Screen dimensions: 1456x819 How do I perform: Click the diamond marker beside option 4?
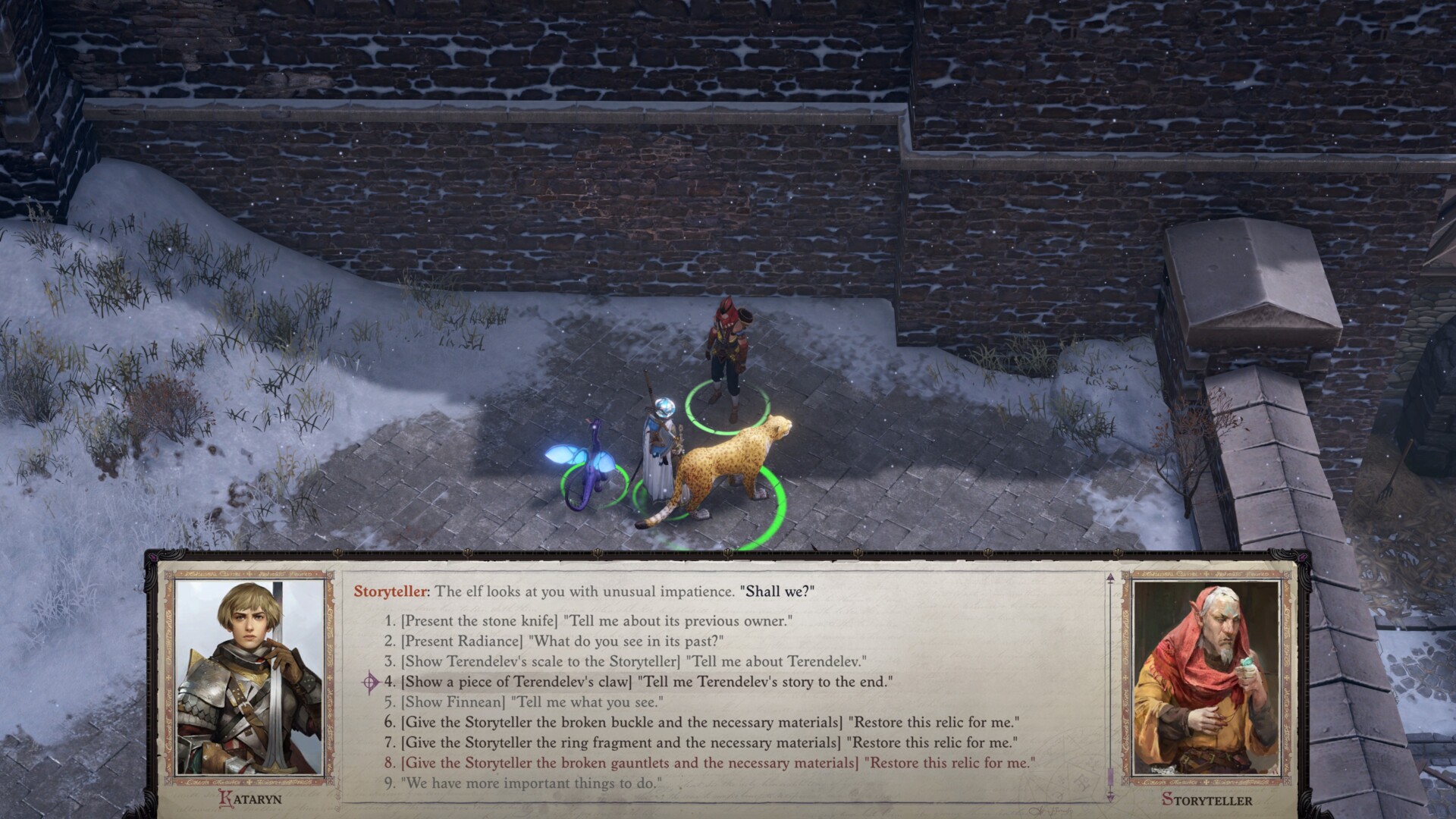[x=369, y=682]
